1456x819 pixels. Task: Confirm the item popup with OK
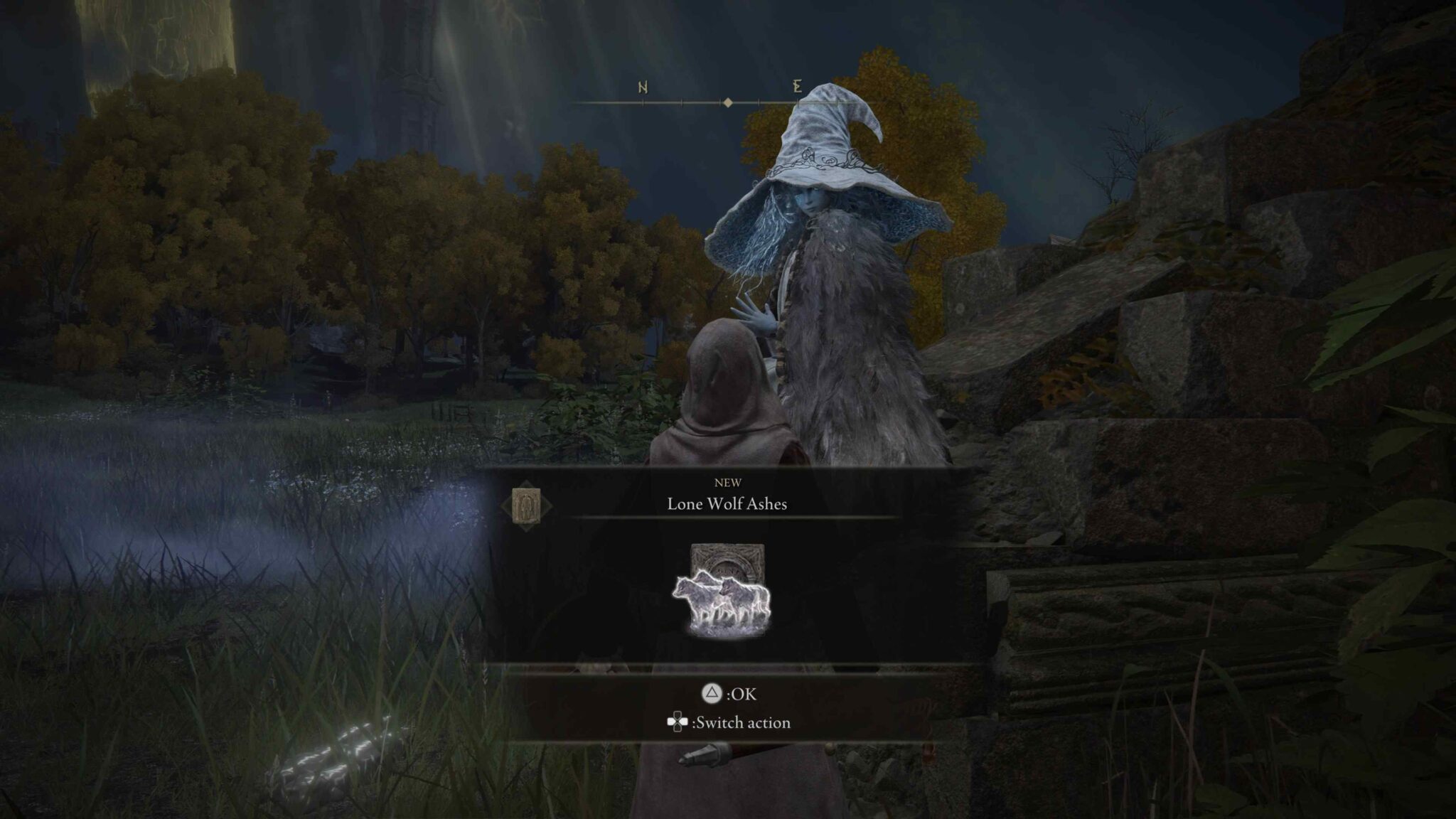(x=728, y=694)
